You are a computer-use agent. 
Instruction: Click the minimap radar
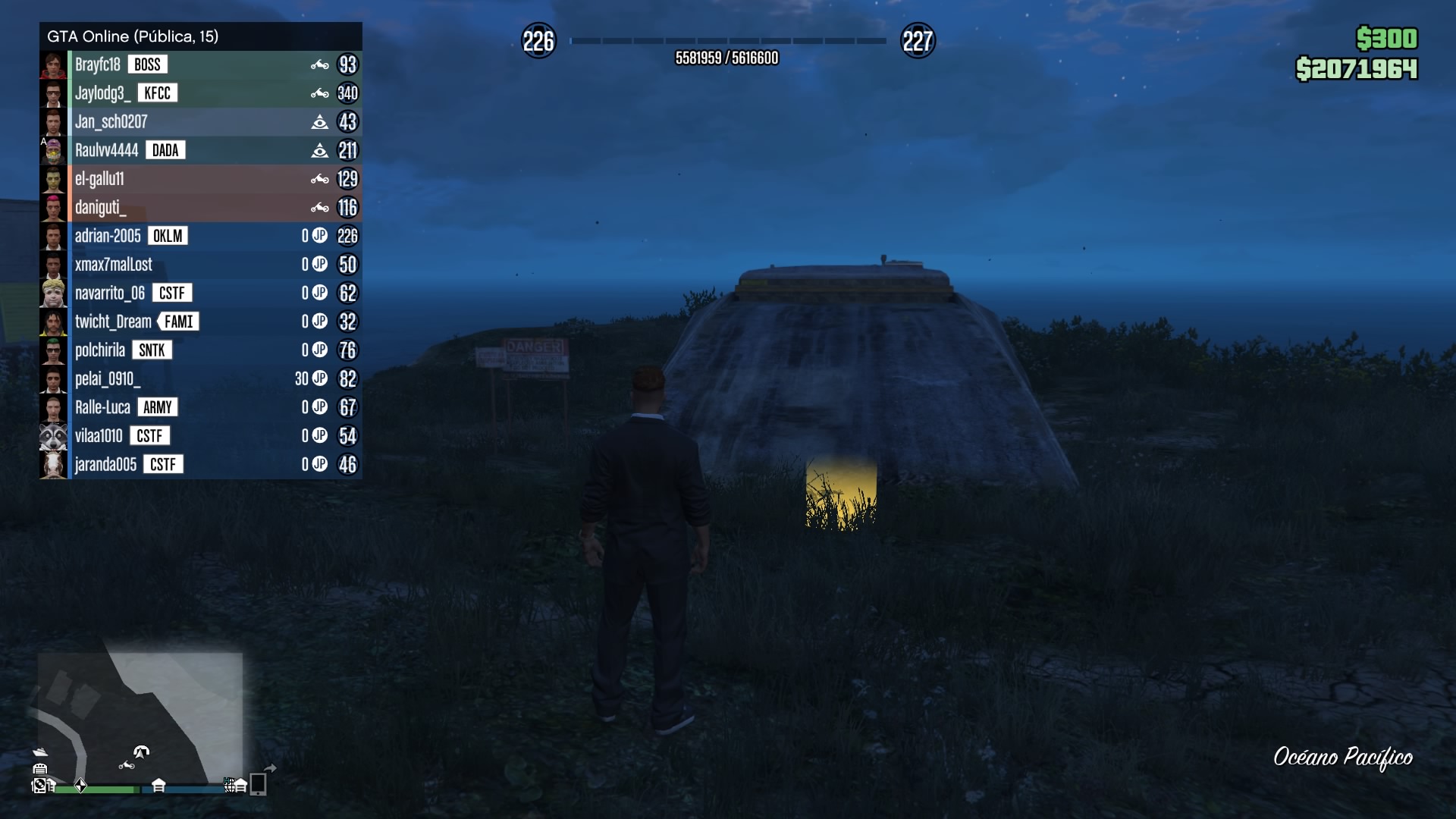(x=140, y=717)
